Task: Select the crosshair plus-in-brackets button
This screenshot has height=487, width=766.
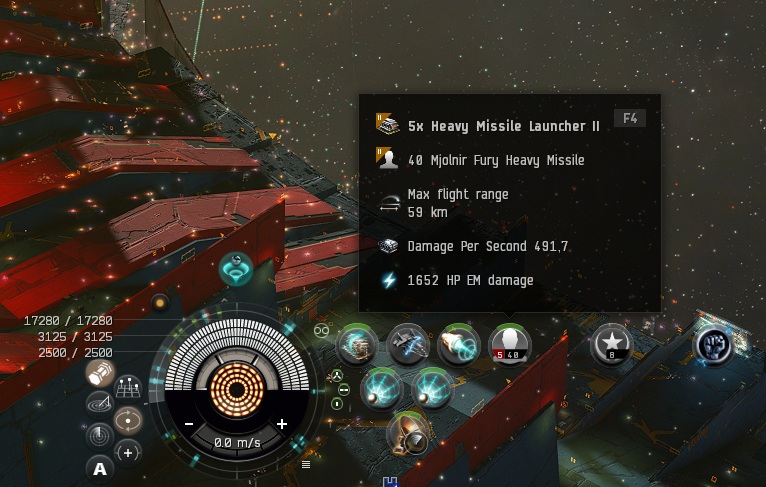Action: (128, 452)
